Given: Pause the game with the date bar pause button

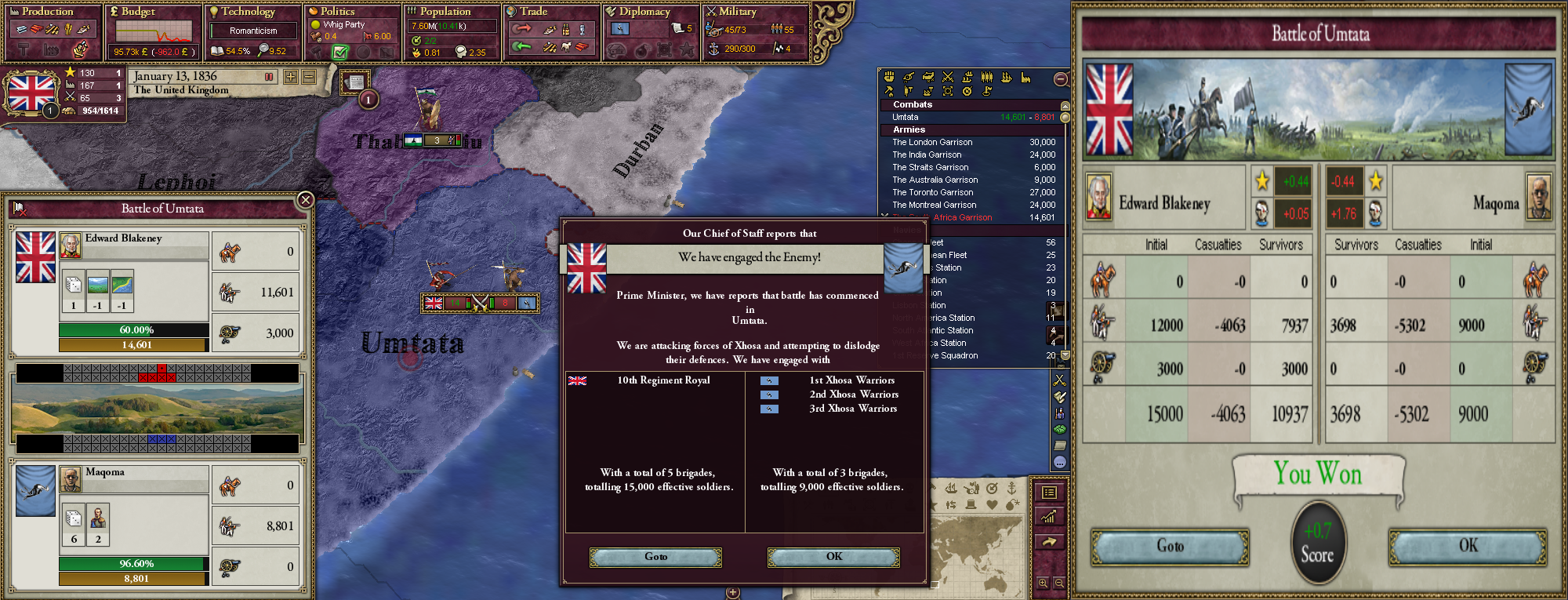Looking at the screenshot, I should 267,76.
